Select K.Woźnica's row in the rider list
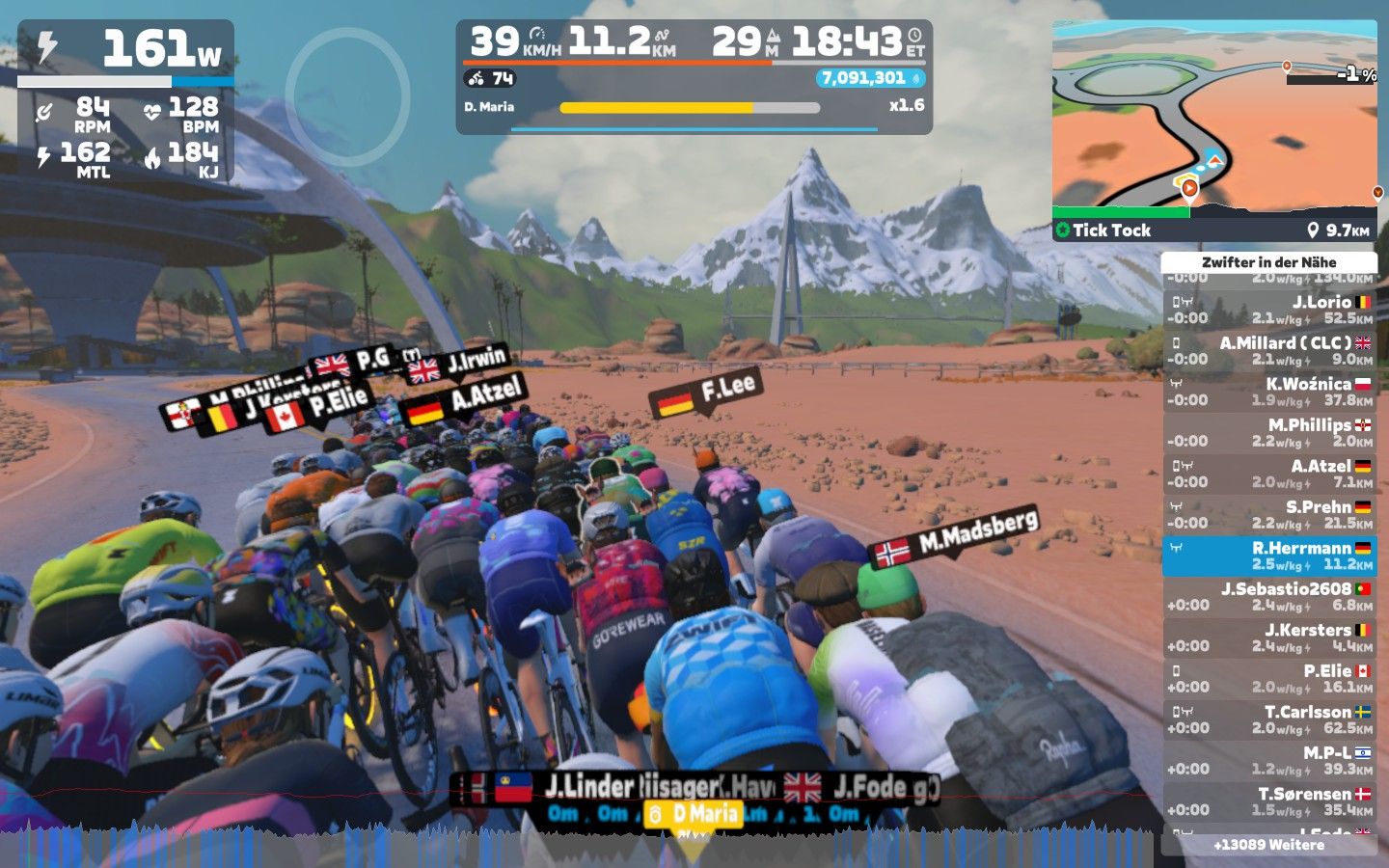Screen dimensions: 1389x868 click(1269, 392)
